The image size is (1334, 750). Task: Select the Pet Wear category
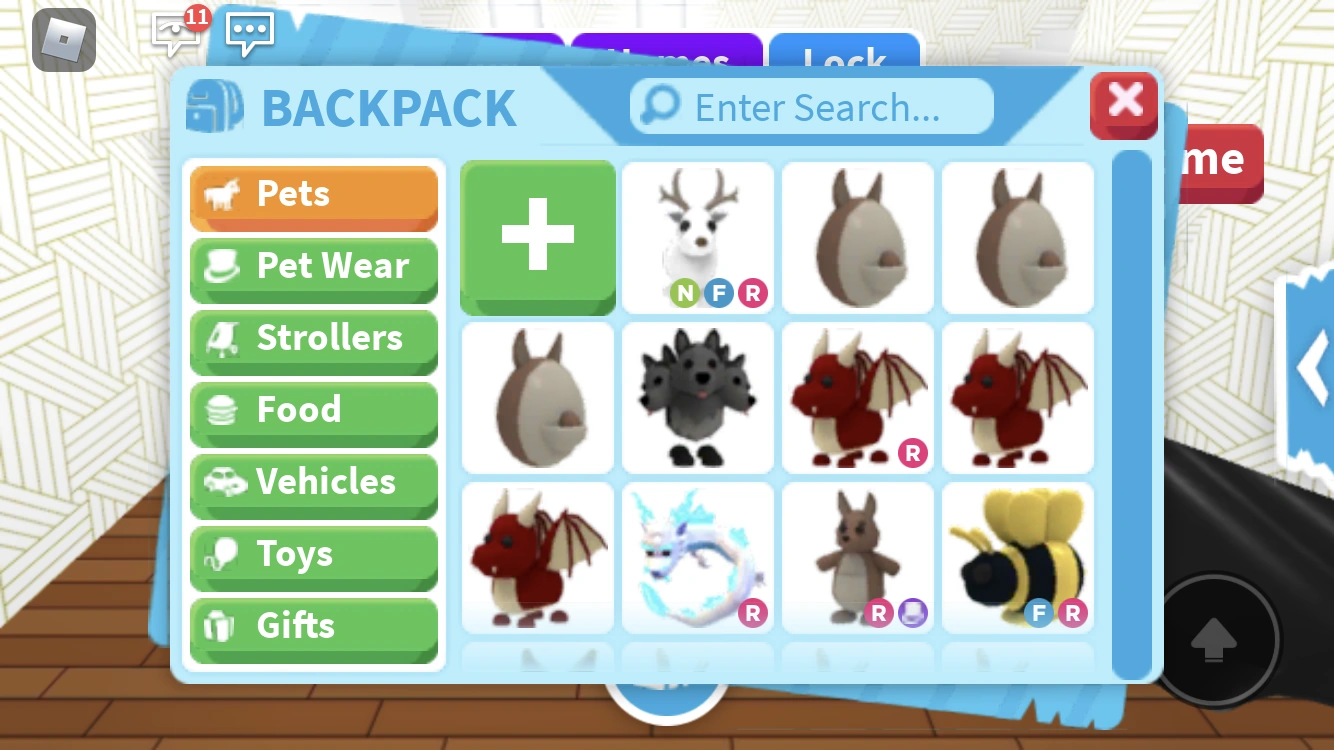tap(313, 266)
